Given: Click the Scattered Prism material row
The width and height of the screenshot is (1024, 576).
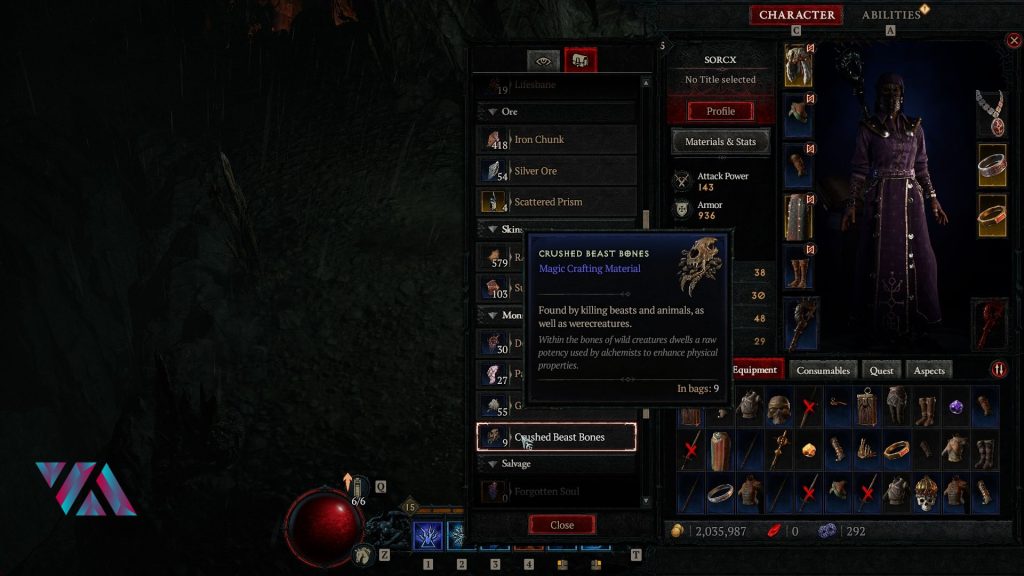Looking at the screenshot, I should [557, 202].
